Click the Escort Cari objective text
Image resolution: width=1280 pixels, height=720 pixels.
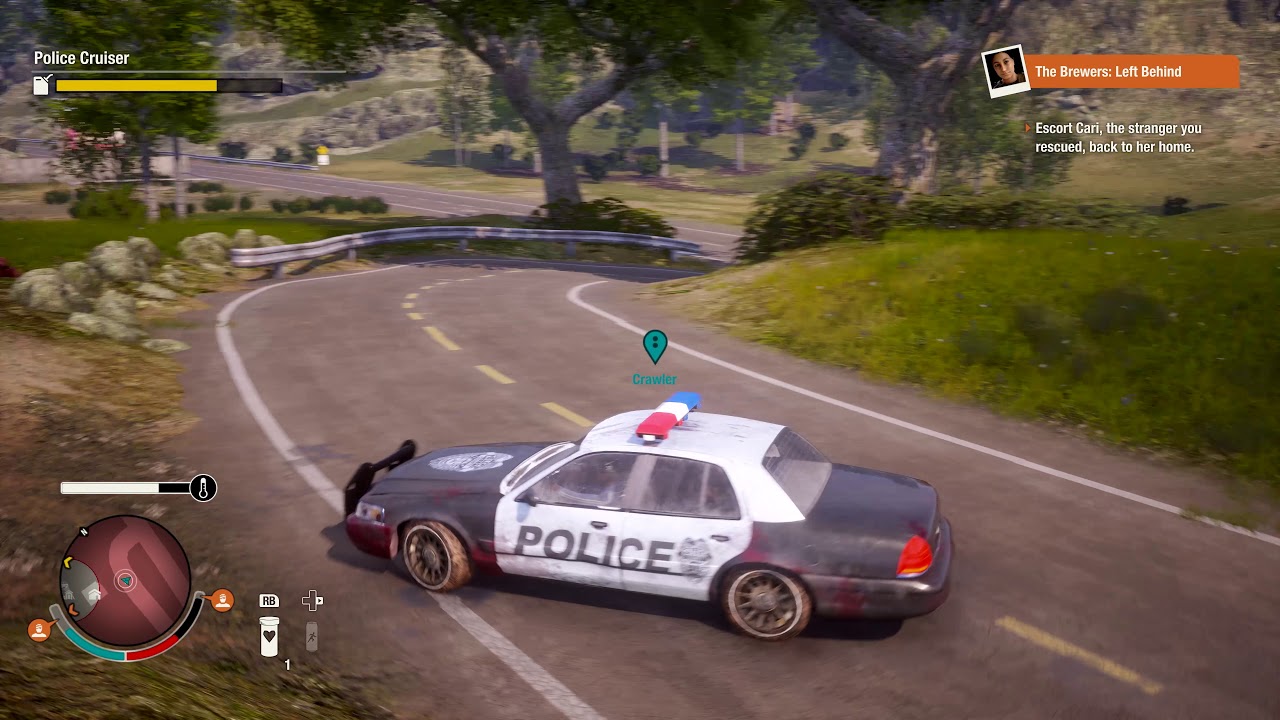[x=1115, y=138]
